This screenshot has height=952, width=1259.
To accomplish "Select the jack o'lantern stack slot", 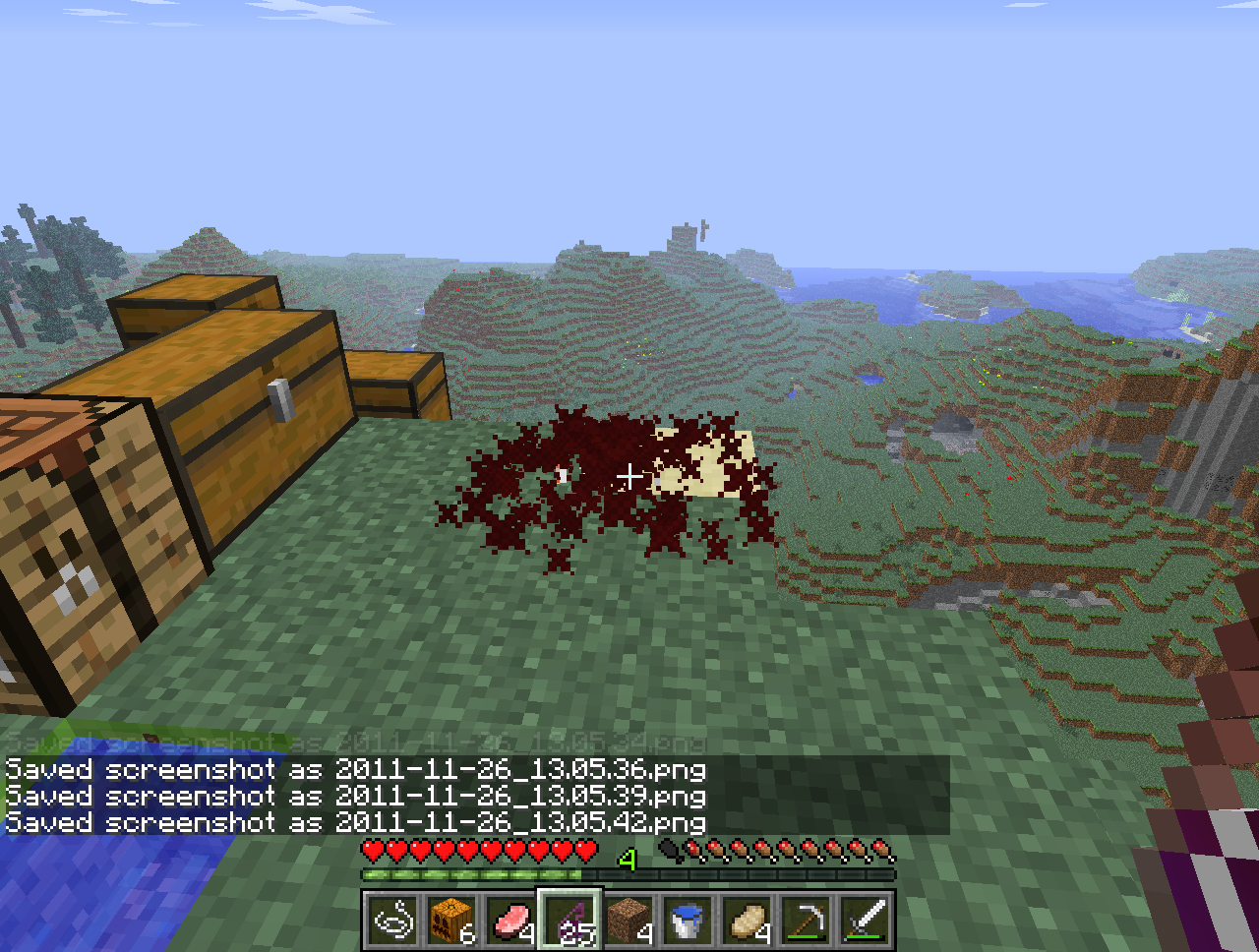I will pos(451,921).
